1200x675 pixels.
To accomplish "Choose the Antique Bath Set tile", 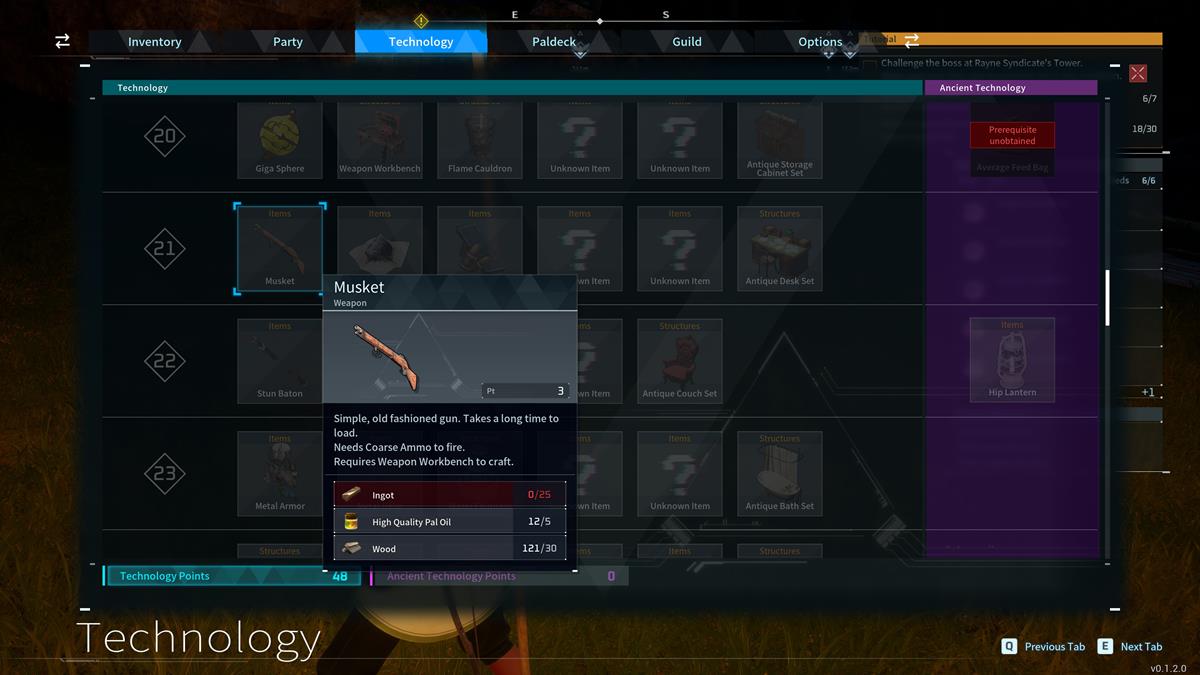I will pos(780,473).
